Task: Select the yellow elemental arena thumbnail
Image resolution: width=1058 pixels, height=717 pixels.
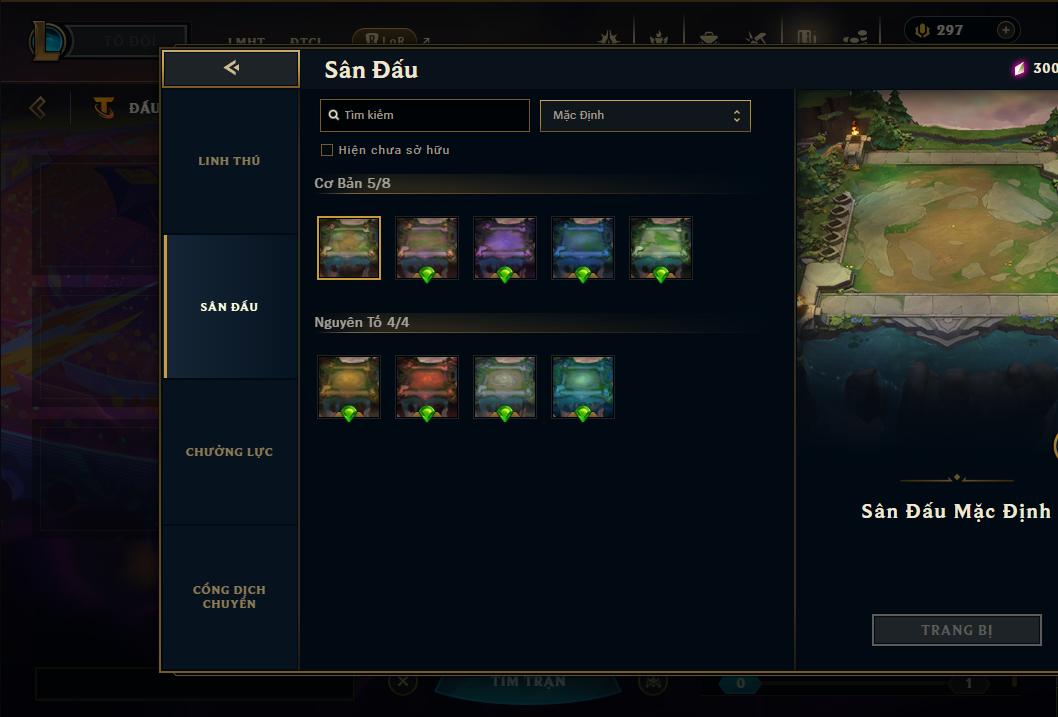Action: [349, 386]
